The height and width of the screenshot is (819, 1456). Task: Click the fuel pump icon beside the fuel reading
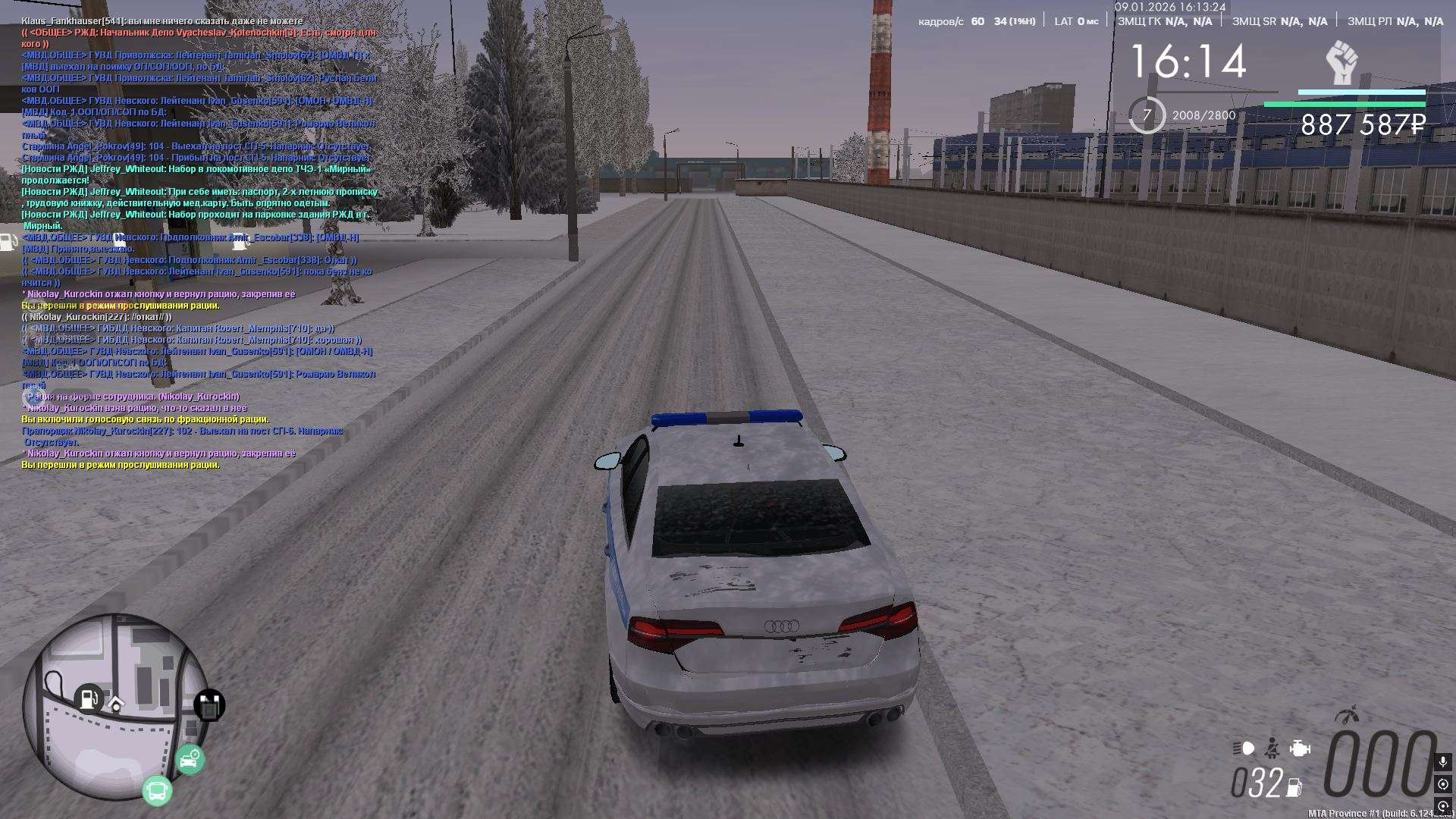point(1294,787)
